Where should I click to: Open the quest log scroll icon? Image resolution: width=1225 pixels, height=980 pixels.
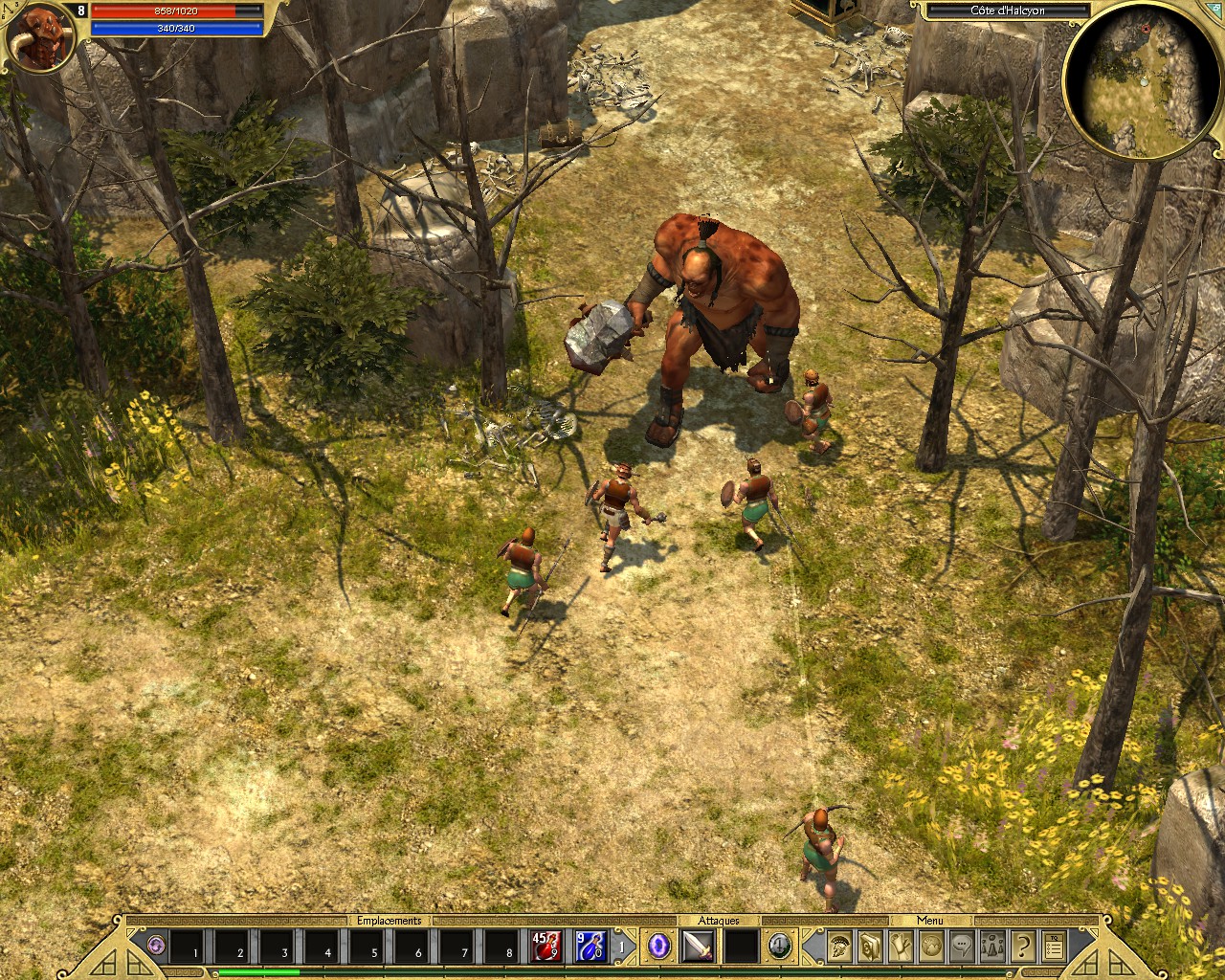[898, 944]
